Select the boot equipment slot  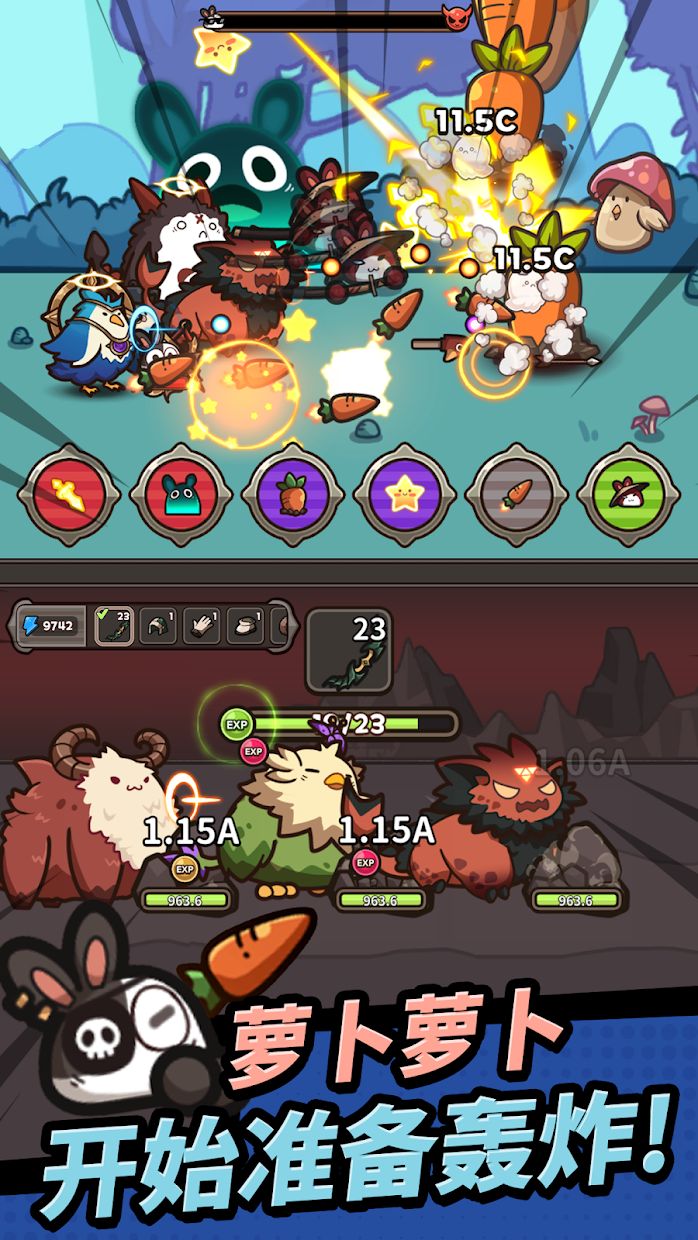[x=245, y=626]
